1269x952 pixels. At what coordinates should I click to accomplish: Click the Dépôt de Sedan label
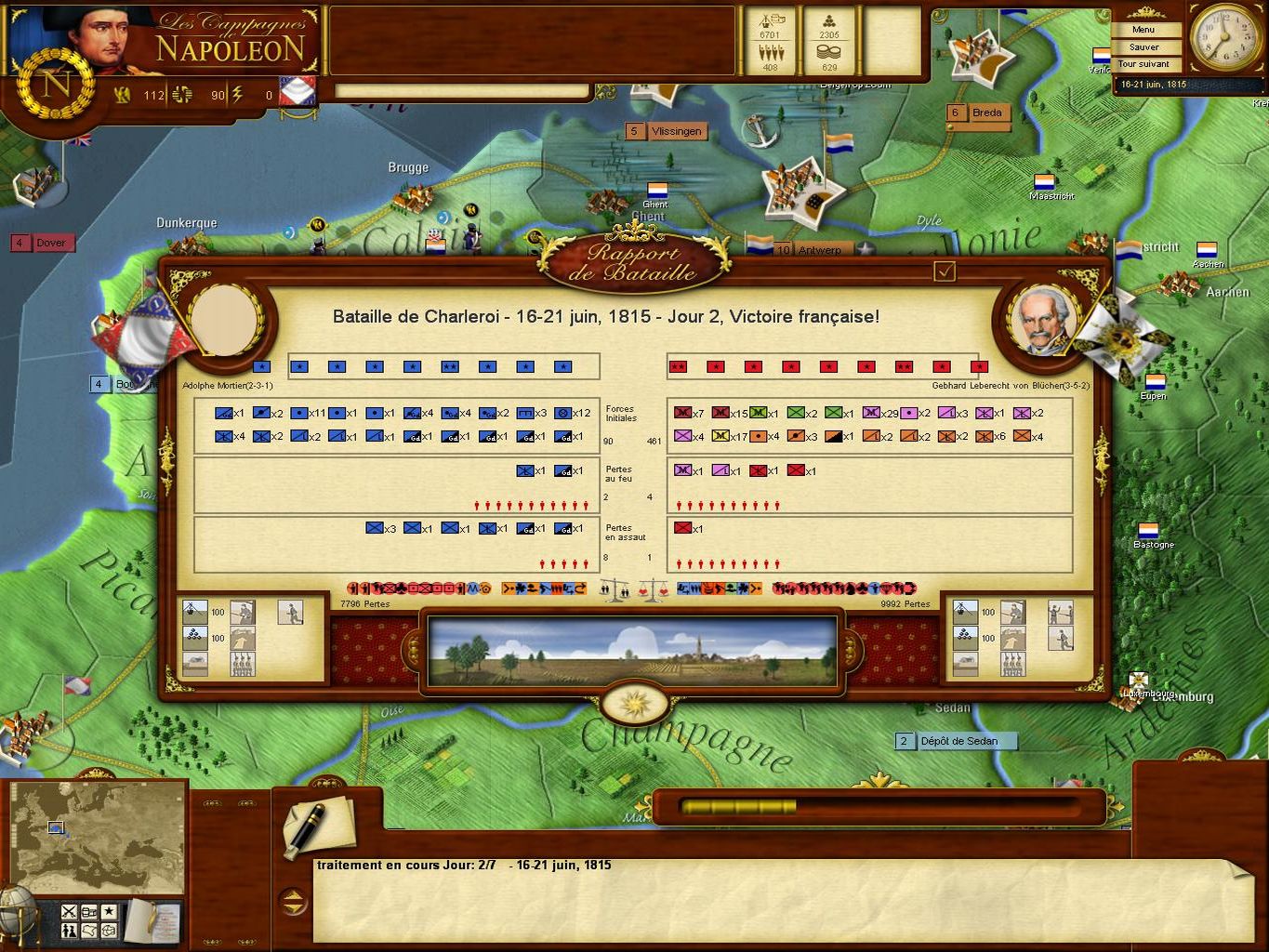coord(958,741)
